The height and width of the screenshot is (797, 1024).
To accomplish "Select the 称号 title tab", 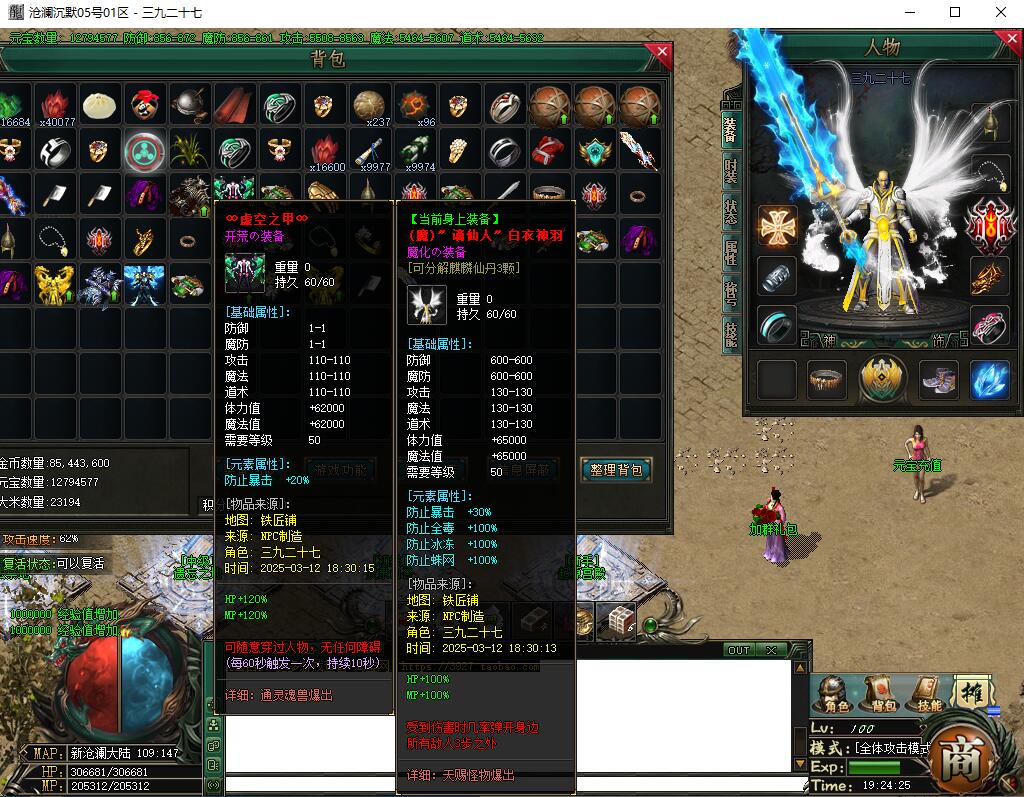I will [731, 294].
